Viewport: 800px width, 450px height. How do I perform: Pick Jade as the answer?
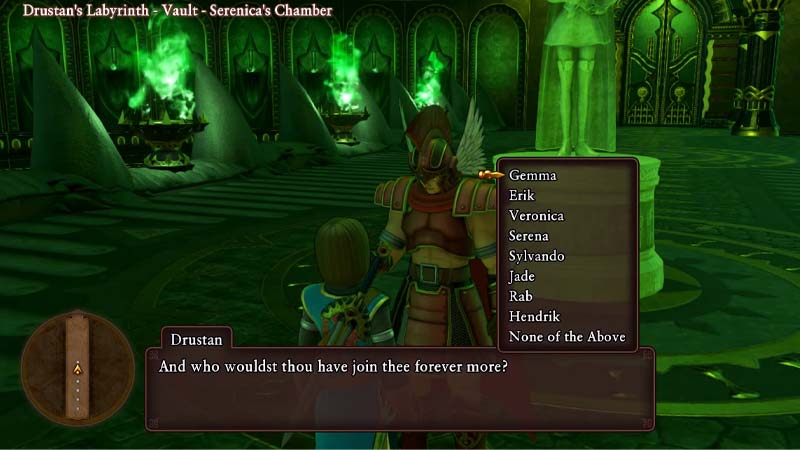point(522,276)
